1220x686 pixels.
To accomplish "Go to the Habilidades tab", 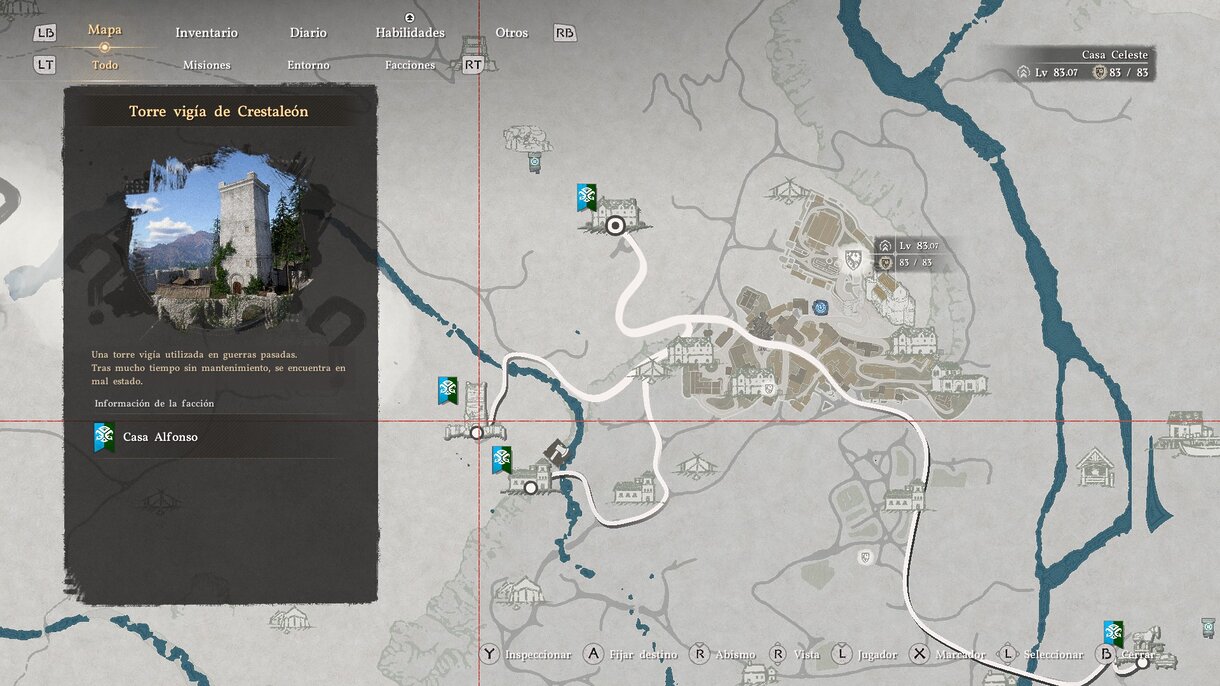I will pos(410,33).
